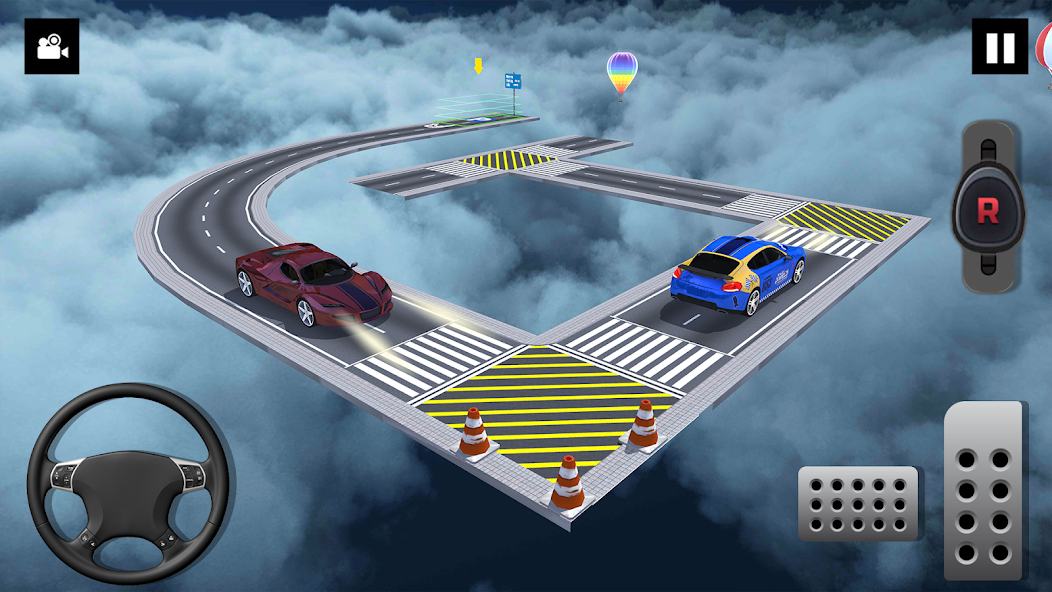
Task: Hit the brake pedal
Action: coord(858,503)
